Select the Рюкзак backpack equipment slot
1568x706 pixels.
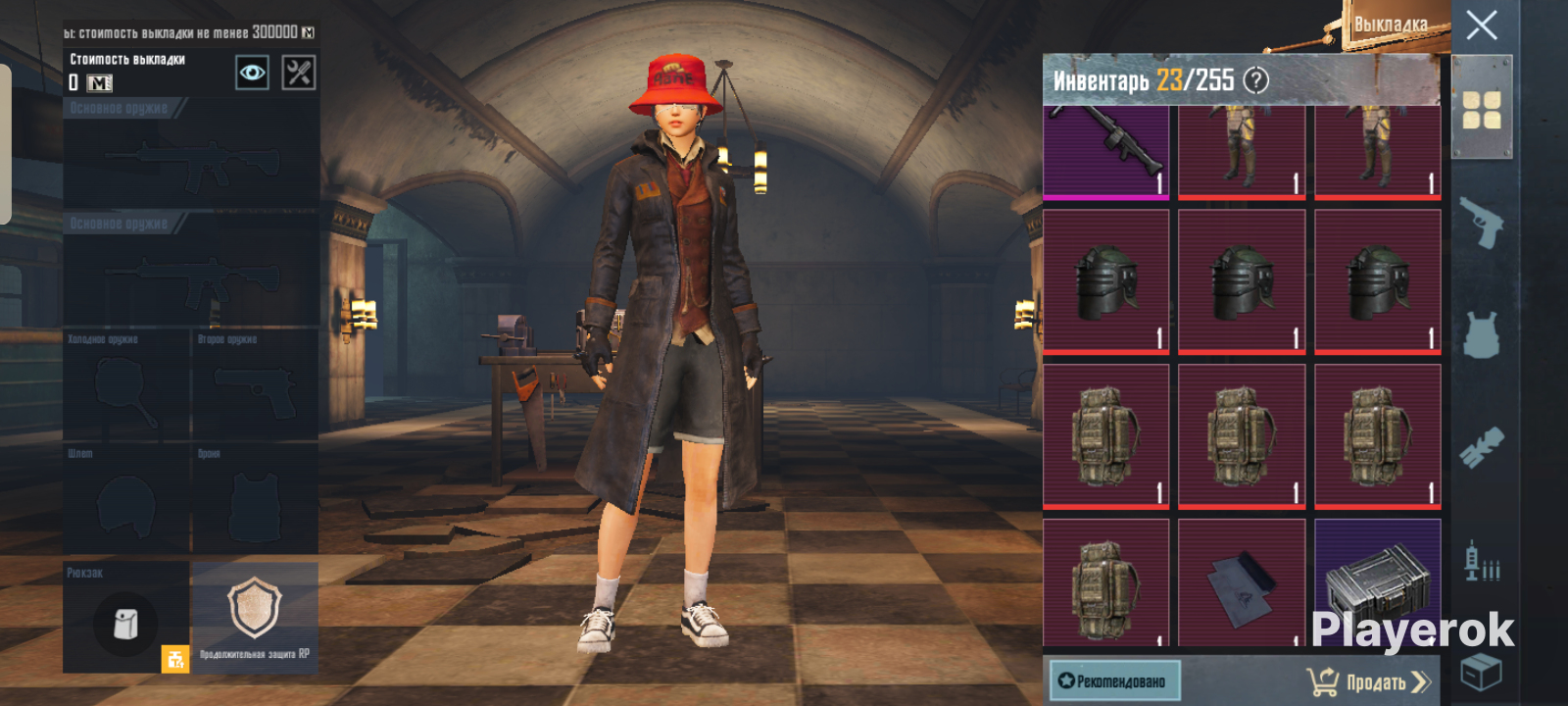coord(126,618)
